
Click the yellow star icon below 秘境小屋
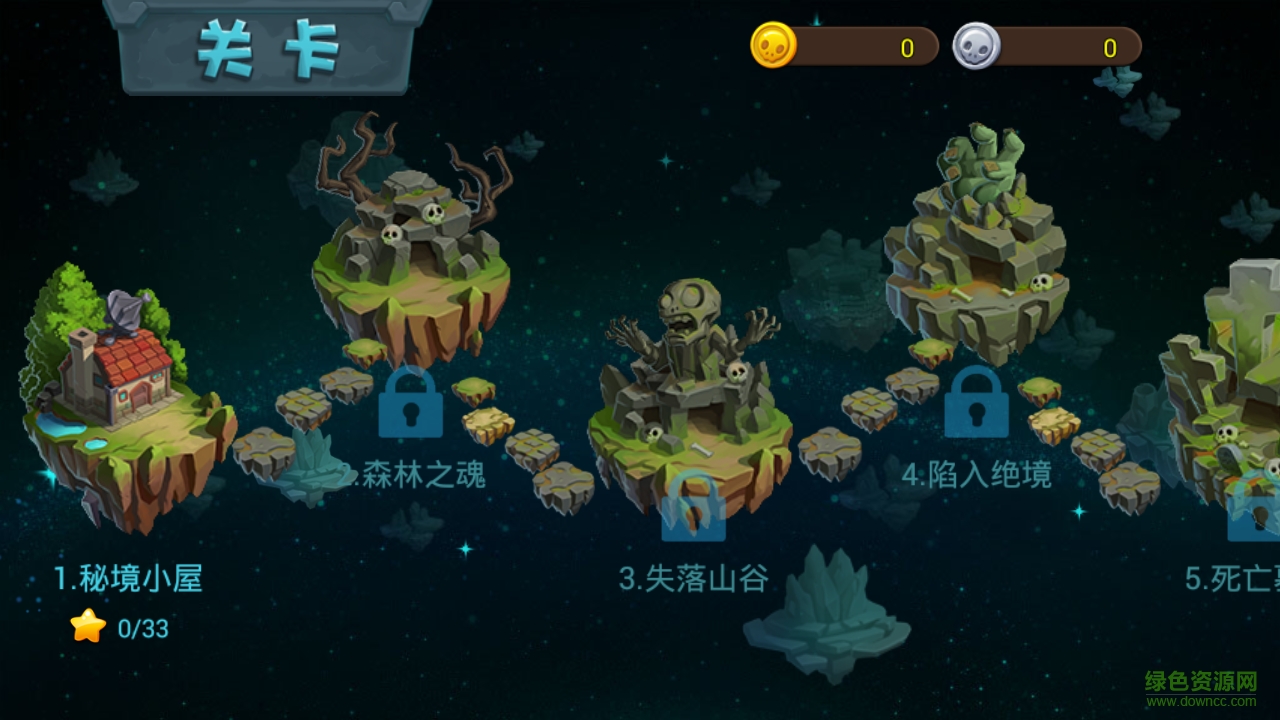tap(88, 627)
